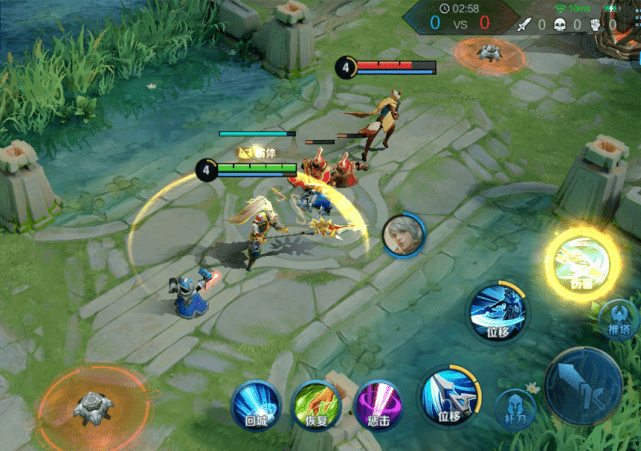Activate the 回城 recall spell
This screenshot has height=451, width=641.
tap(256, 405)
